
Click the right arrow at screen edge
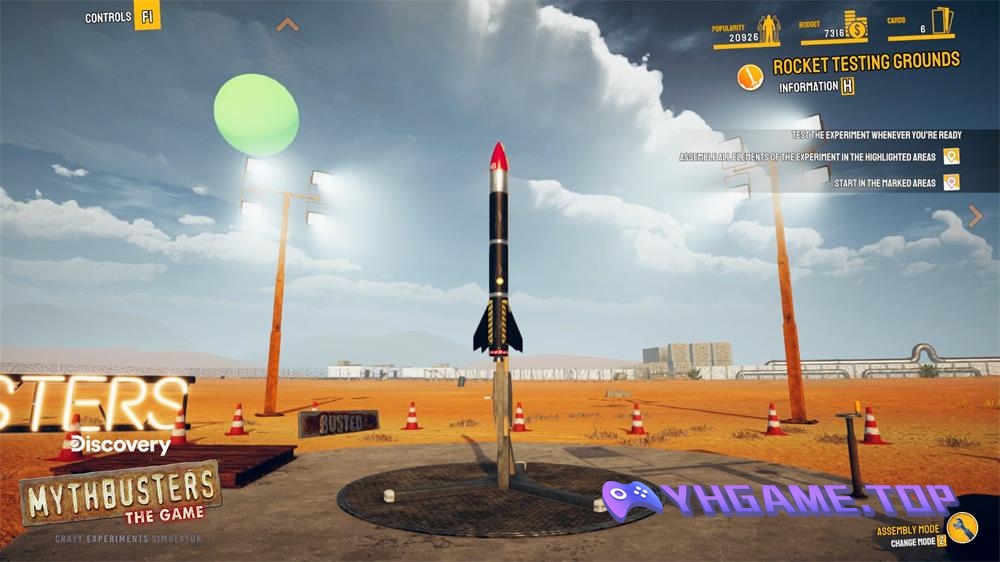pyautogui.click(x=975, y=216)
